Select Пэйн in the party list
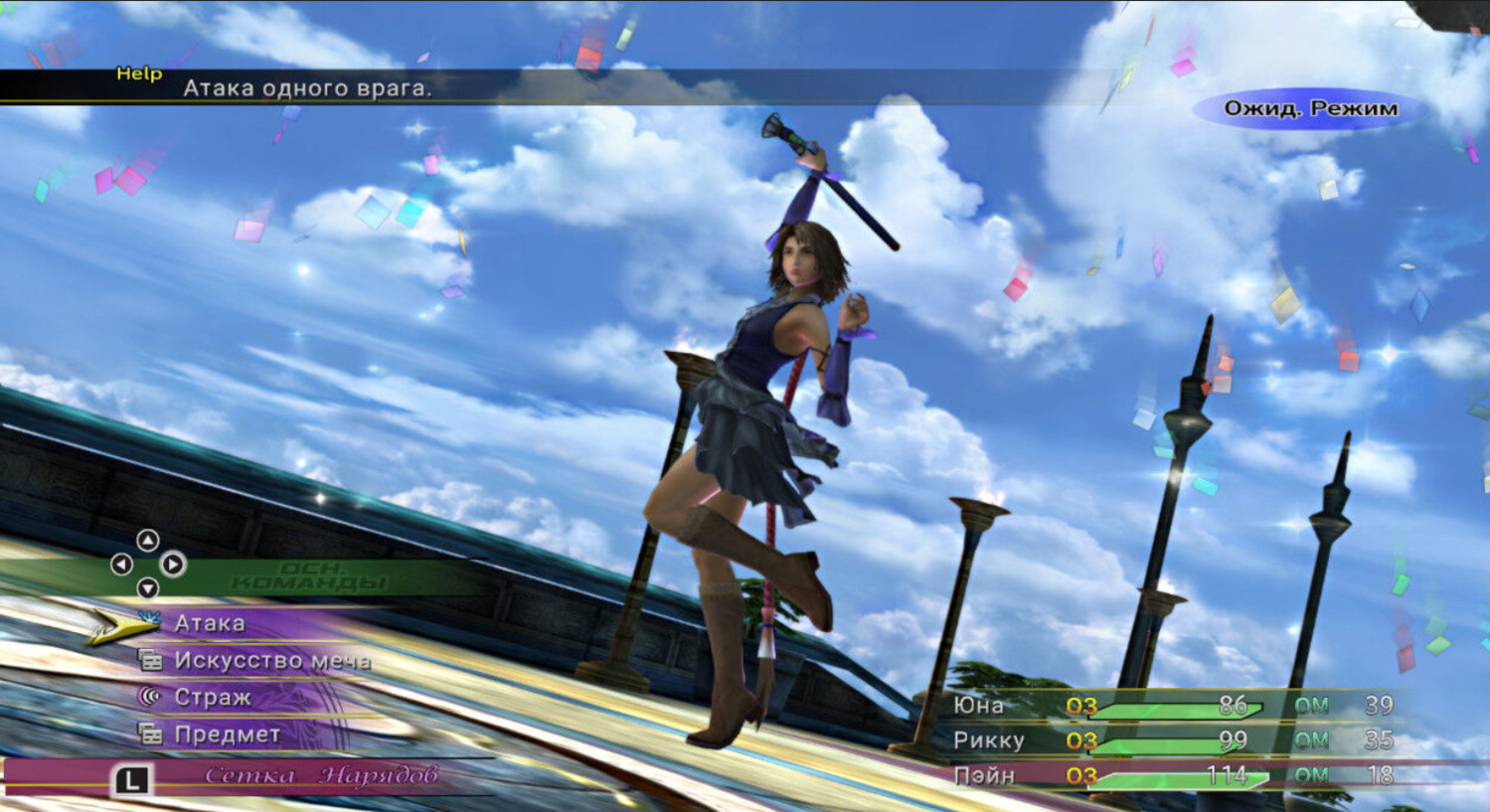 [x=984, y=775]
